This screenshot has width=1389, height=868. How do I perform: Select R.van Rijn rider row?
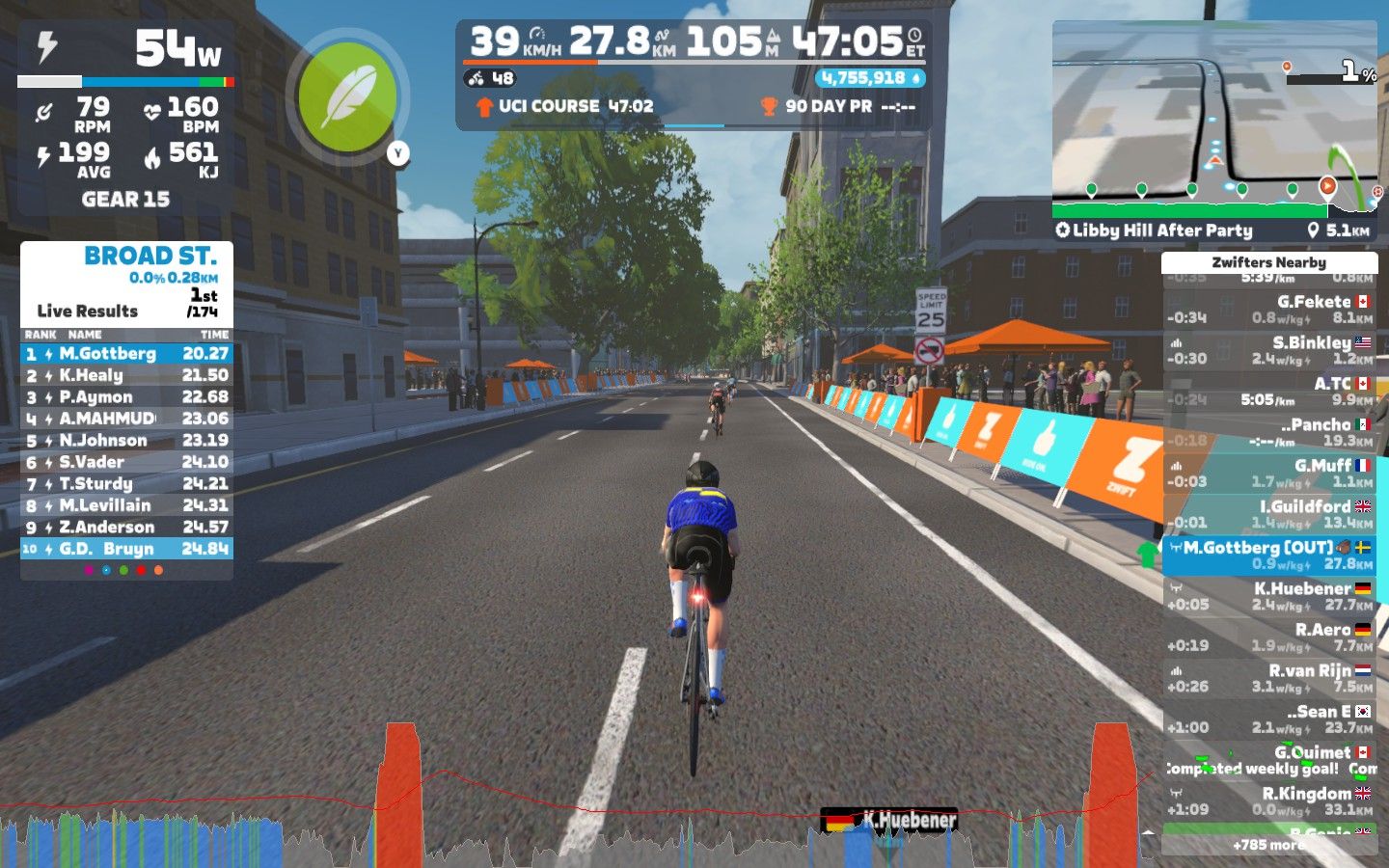tap(1268, 678)
